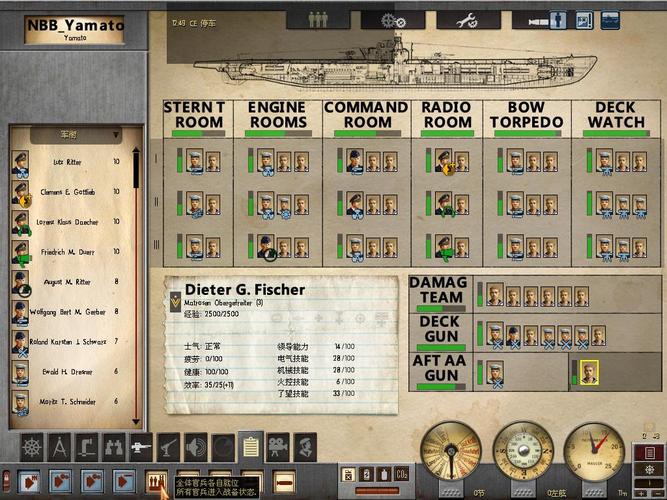Pick Ewald H. Dresner in the crew list
Screen dimensions: 667x500
point(70,371)
